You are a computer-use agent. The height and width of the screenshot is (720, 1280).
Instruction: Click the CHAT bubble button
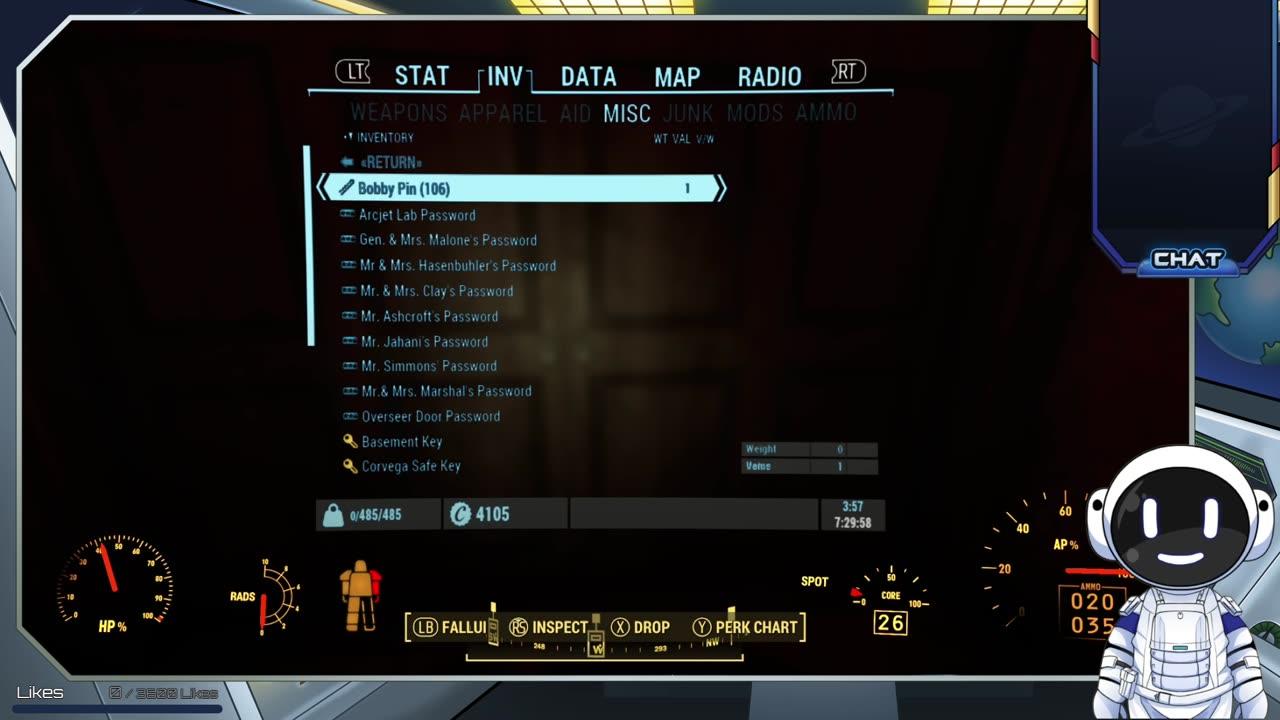point(1188,260)
